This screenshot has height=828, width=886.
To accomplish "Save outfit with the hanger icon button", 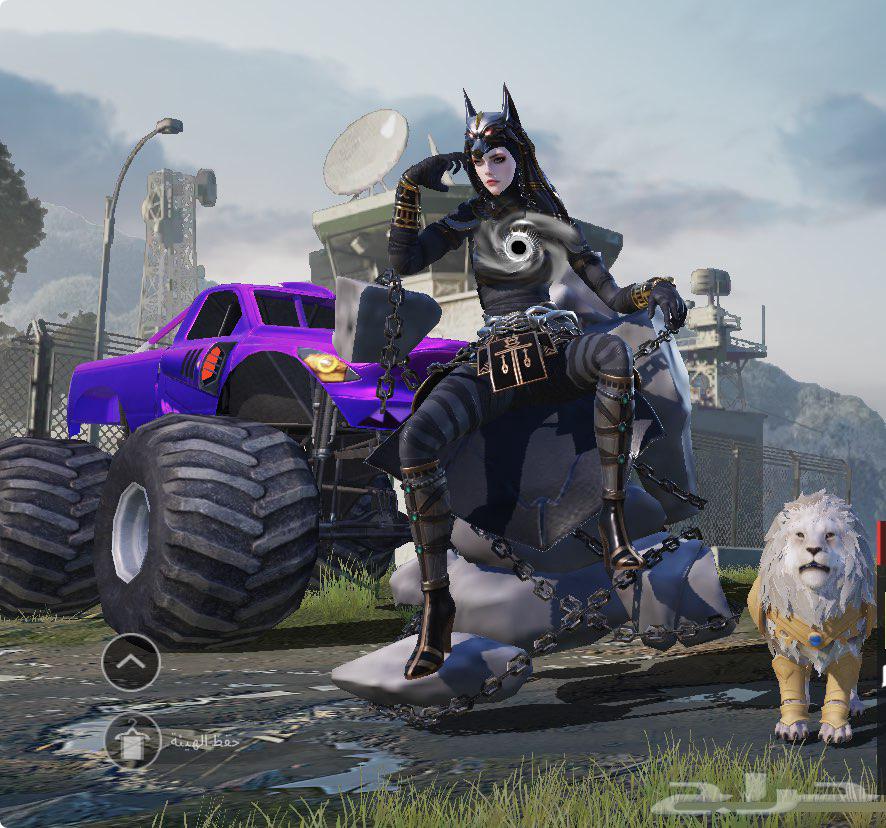I will (x=132, y=740).
